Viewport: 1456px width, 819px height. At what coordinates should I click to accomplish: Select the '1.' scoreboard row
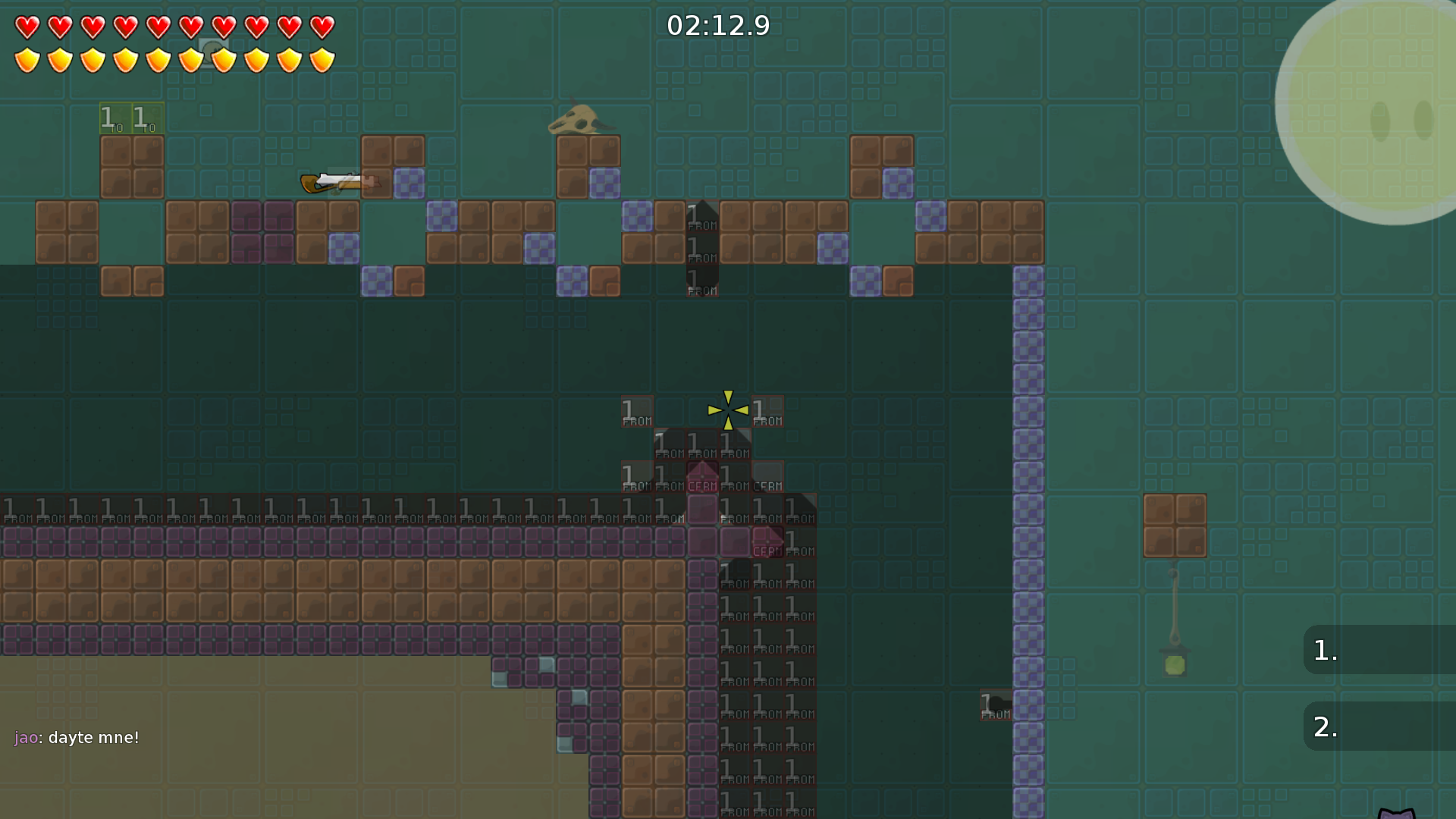coord(1380,651)
